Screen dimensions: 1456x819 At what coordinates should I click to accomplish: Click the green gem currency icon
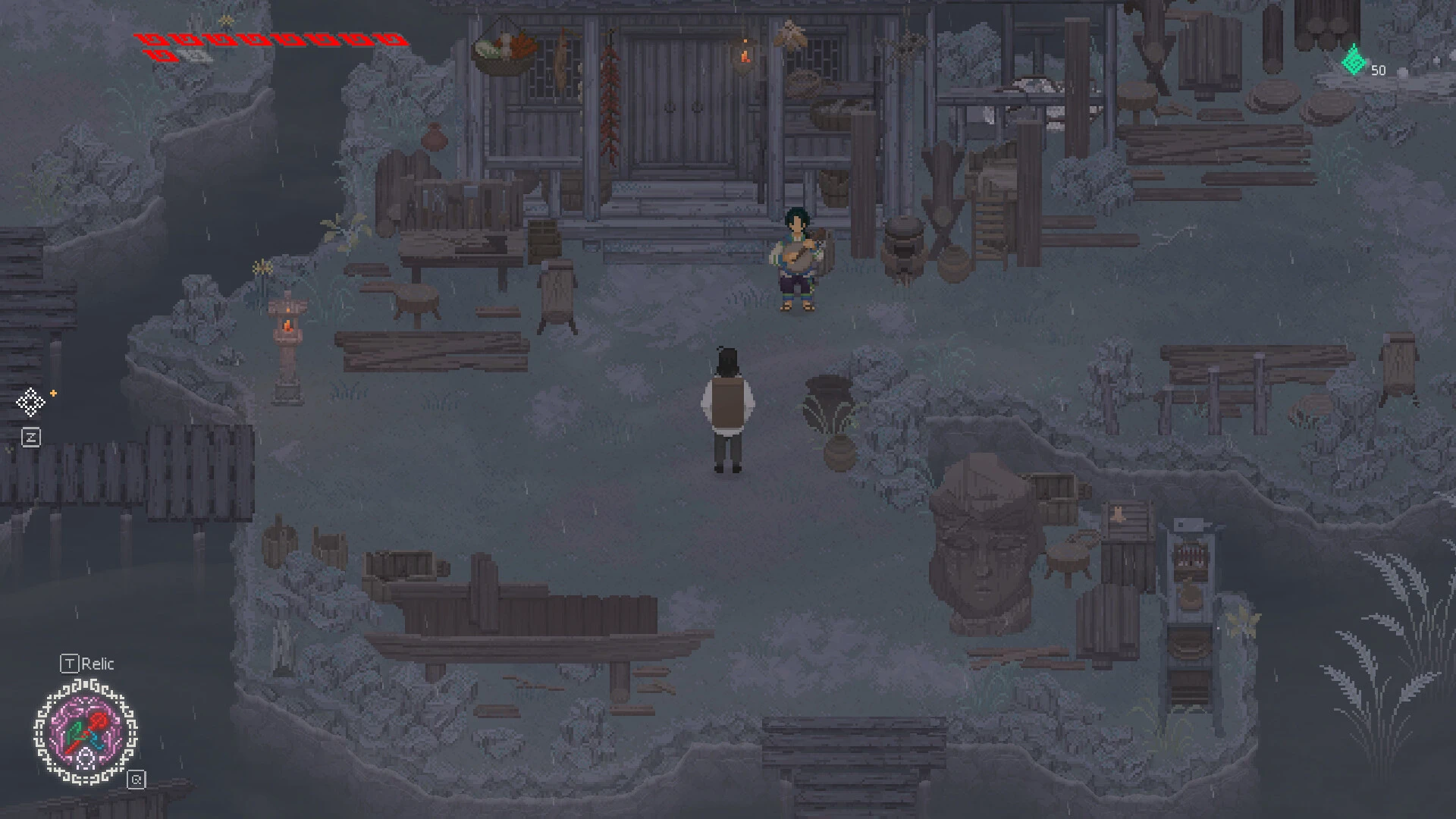tap(1354, 62)
